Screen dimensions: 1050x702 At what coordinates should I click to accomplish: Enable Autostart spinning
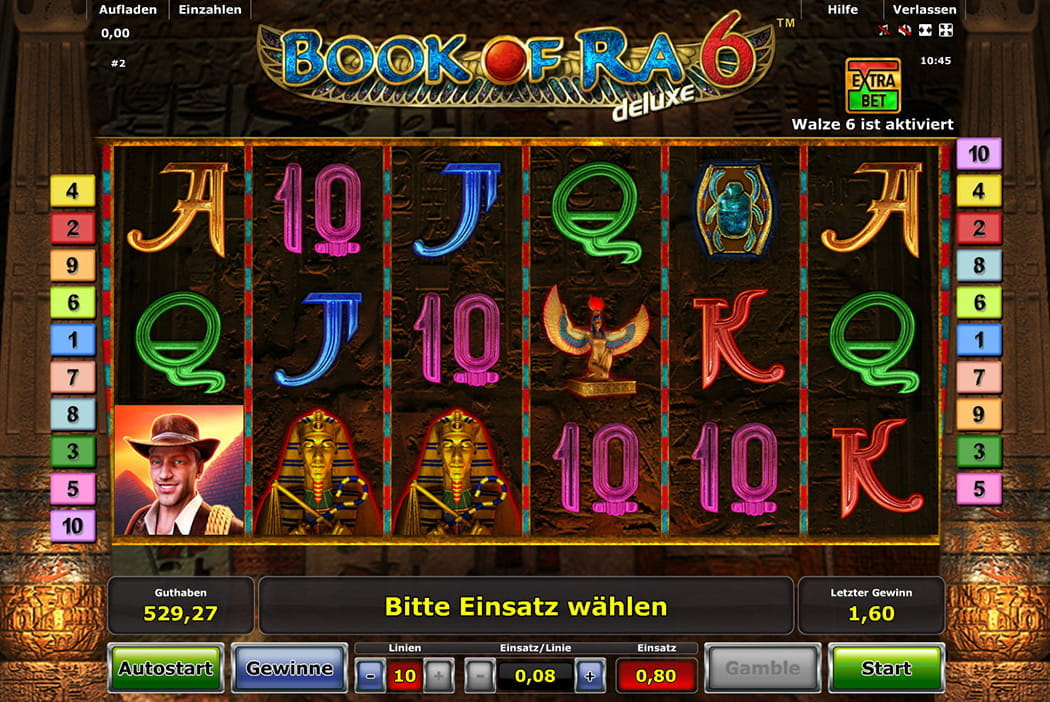coord(166,668)
